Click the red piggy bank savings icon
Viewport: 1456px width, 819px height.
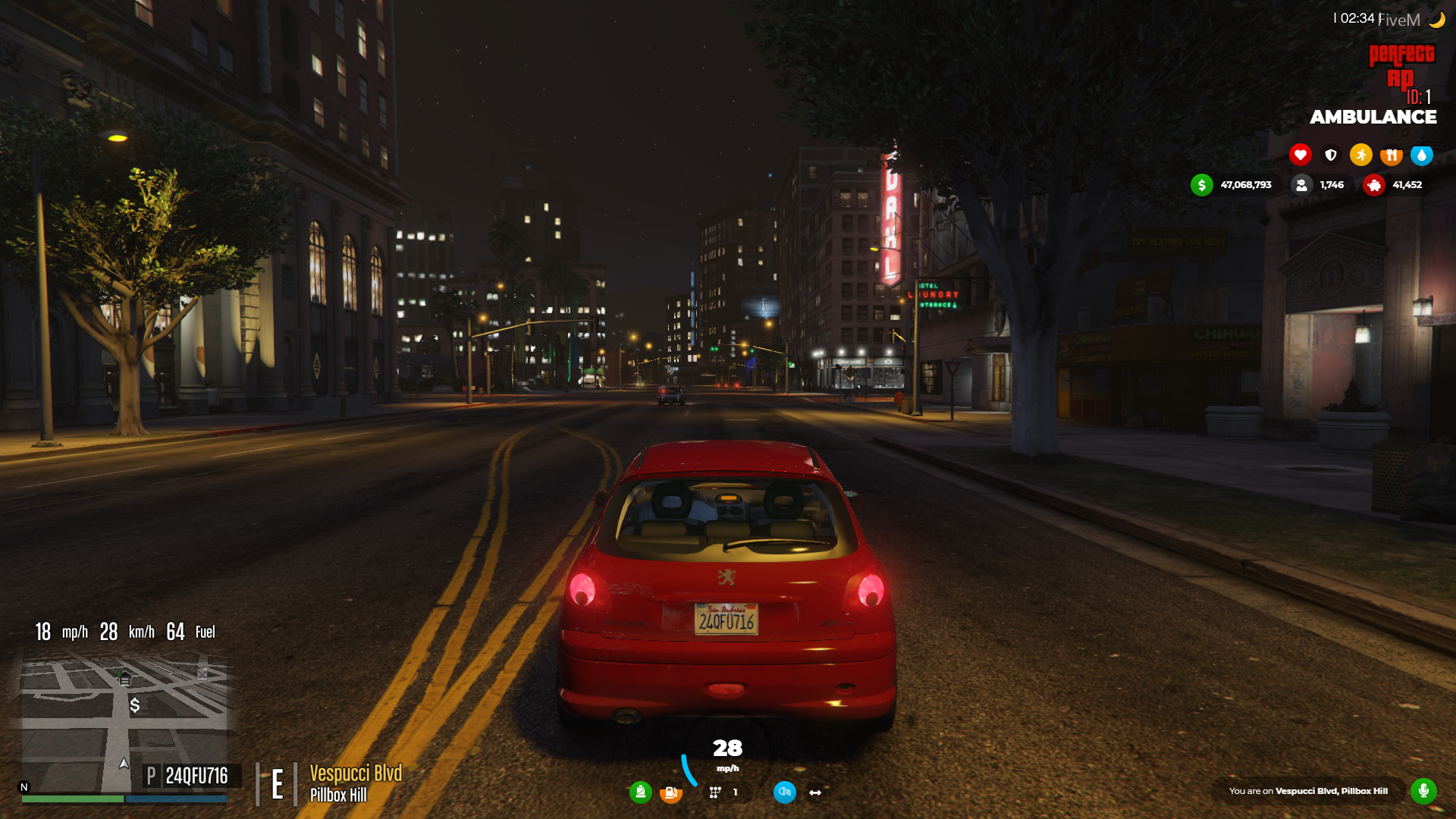1373,185
